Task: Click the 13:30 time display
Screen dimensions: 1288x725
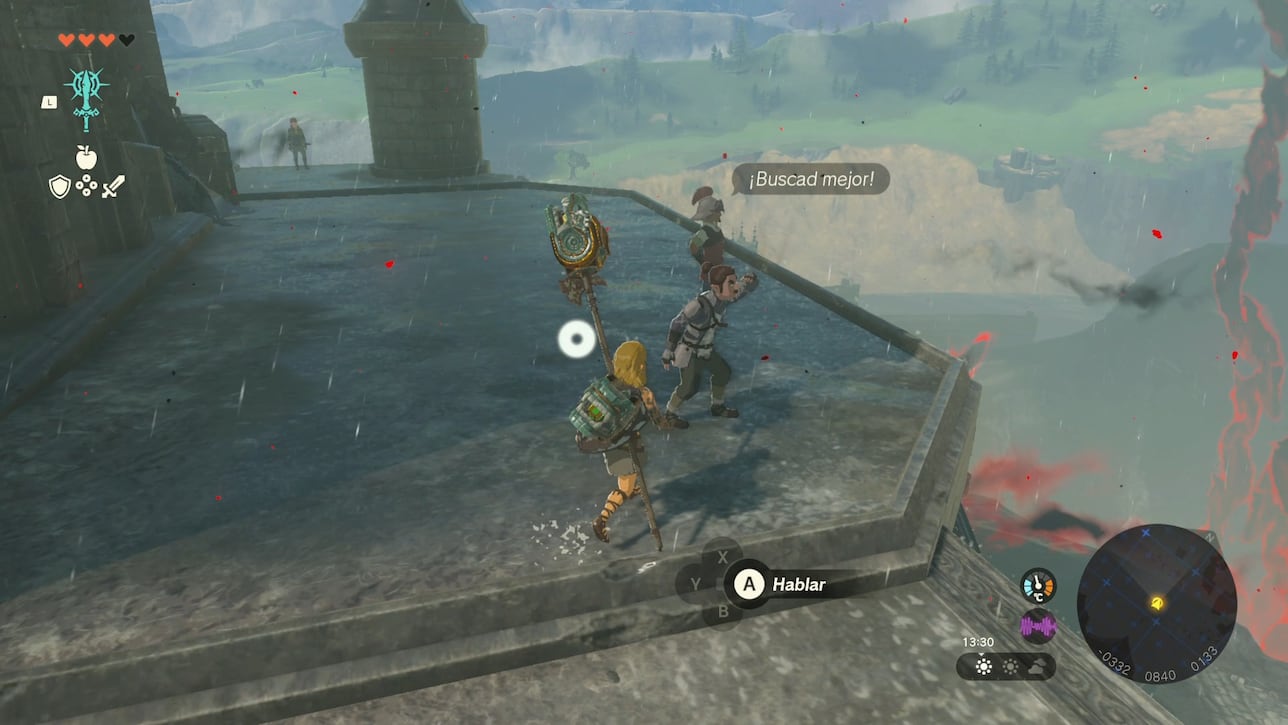Action: pyautogui.click(x=979, y=642)
